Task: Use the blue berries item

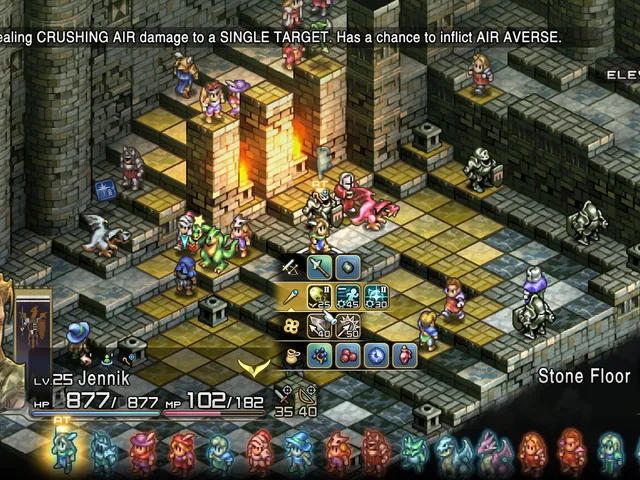Action: point(319,354)
